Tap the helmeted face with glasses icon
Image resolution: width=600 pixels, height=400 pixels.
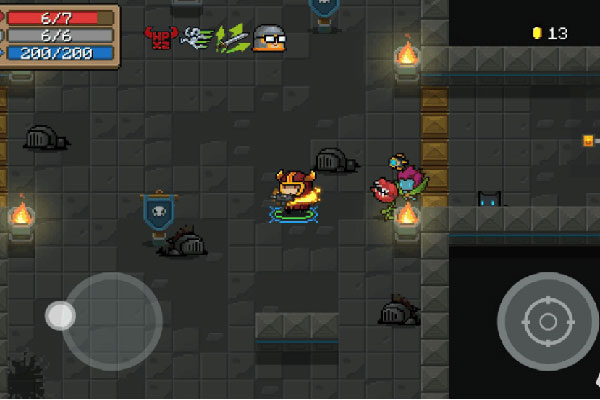[266, 38]
